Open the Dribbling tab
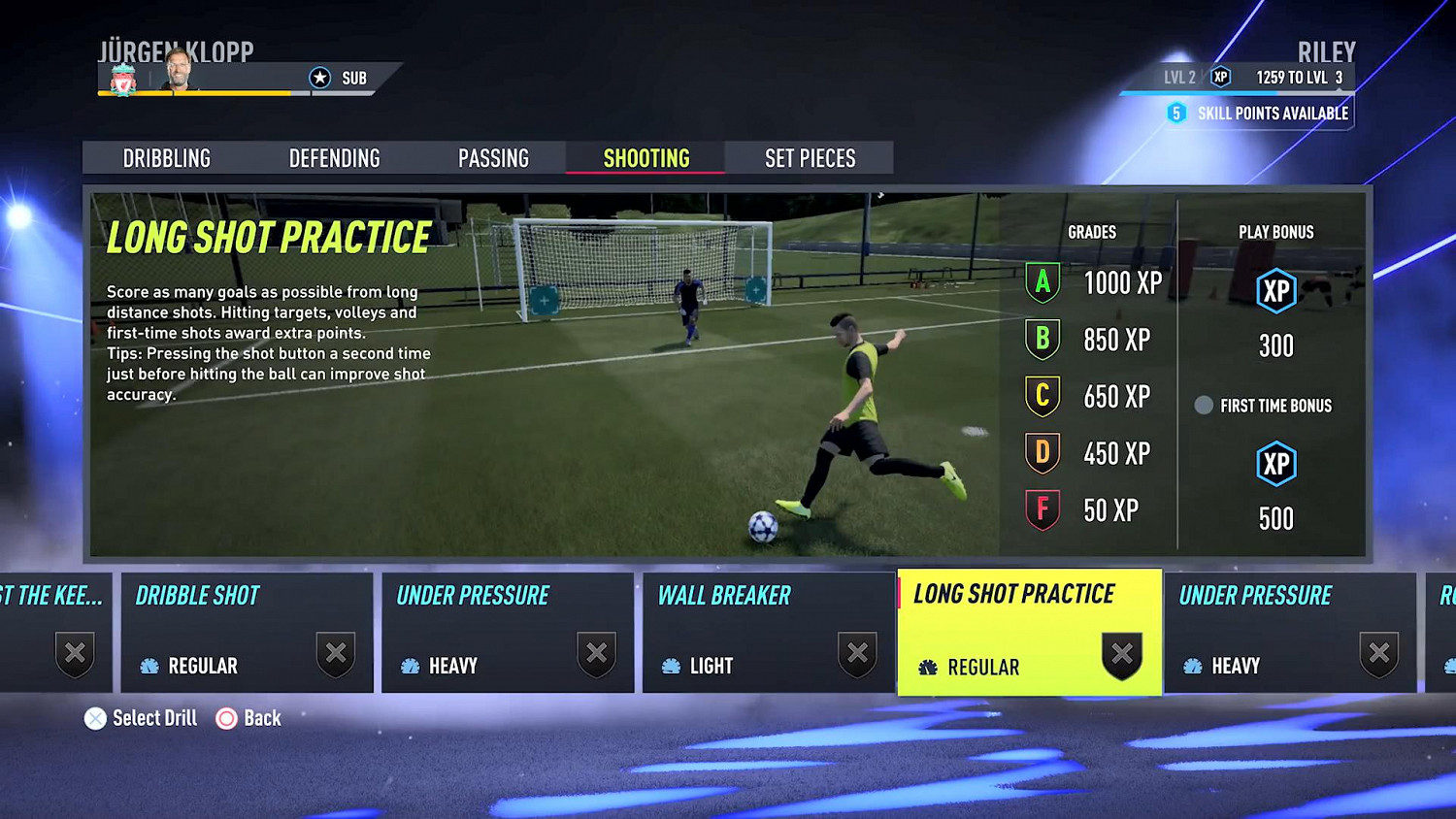 (167, 157)
